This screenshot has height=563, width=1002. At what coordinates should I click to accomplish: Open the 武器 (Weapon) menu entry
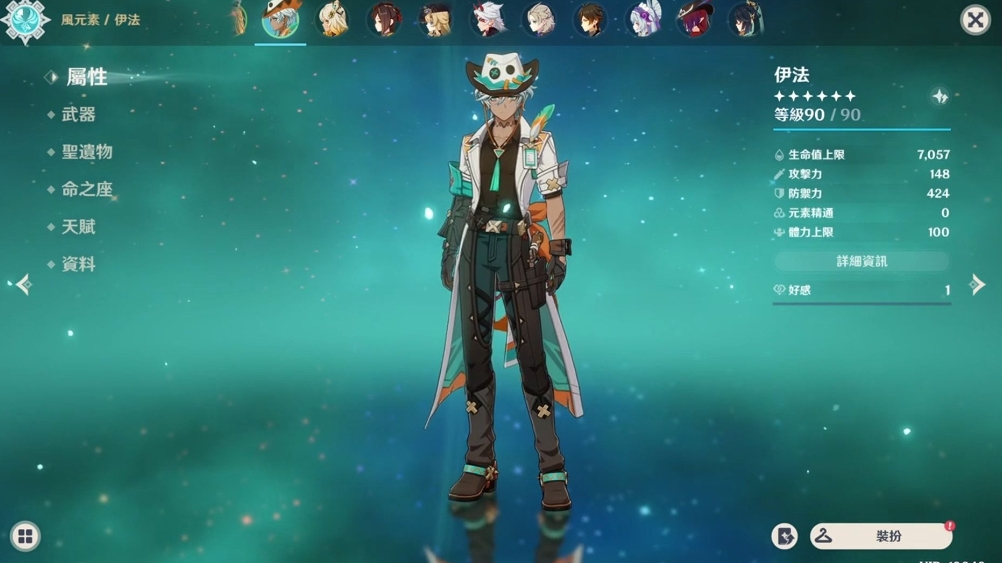point(78,115)
